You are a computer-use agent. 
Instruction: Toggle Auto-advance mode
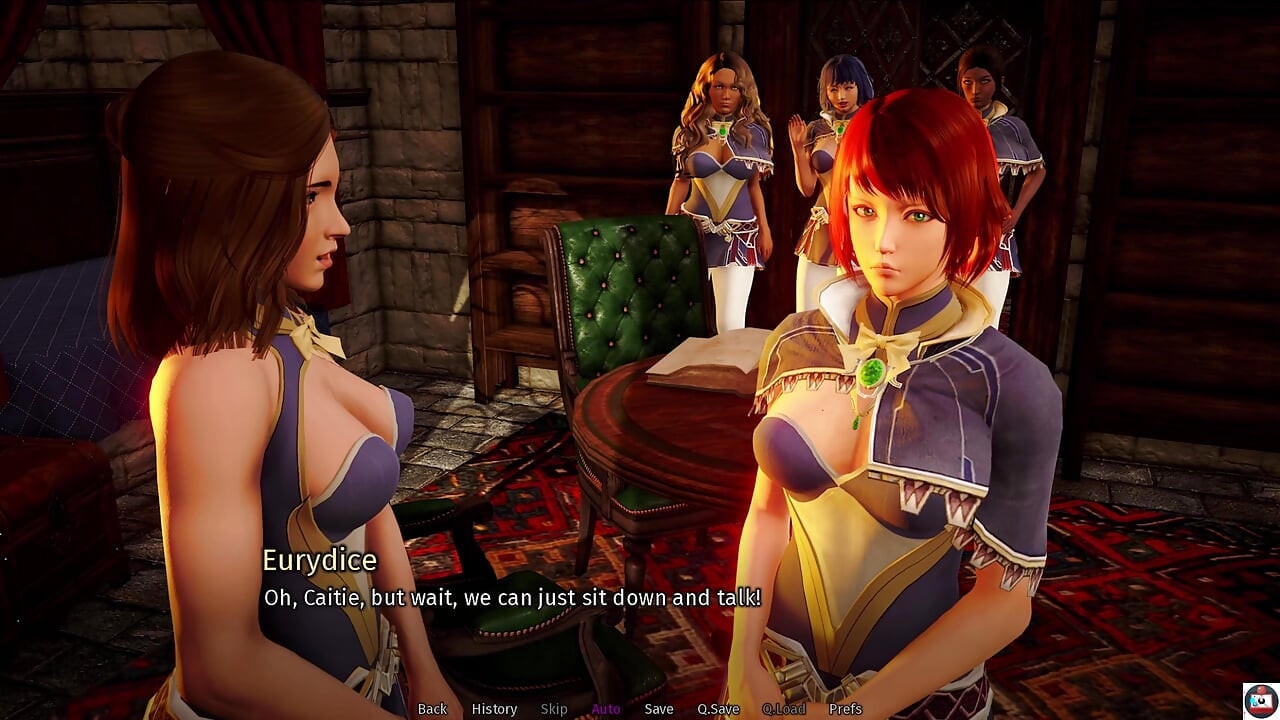[x=606, y=709]
